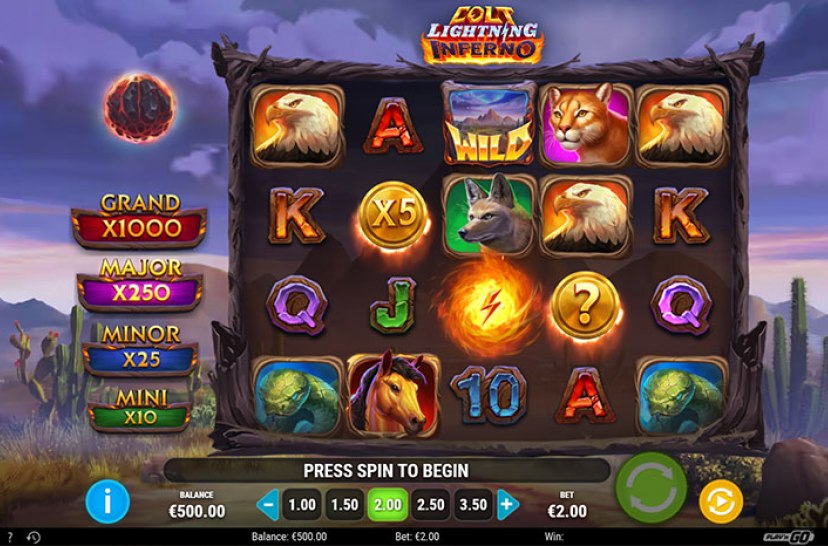Set the bet to 3.50
This screenshot has height=546, width=828.
tap(474, 504)
